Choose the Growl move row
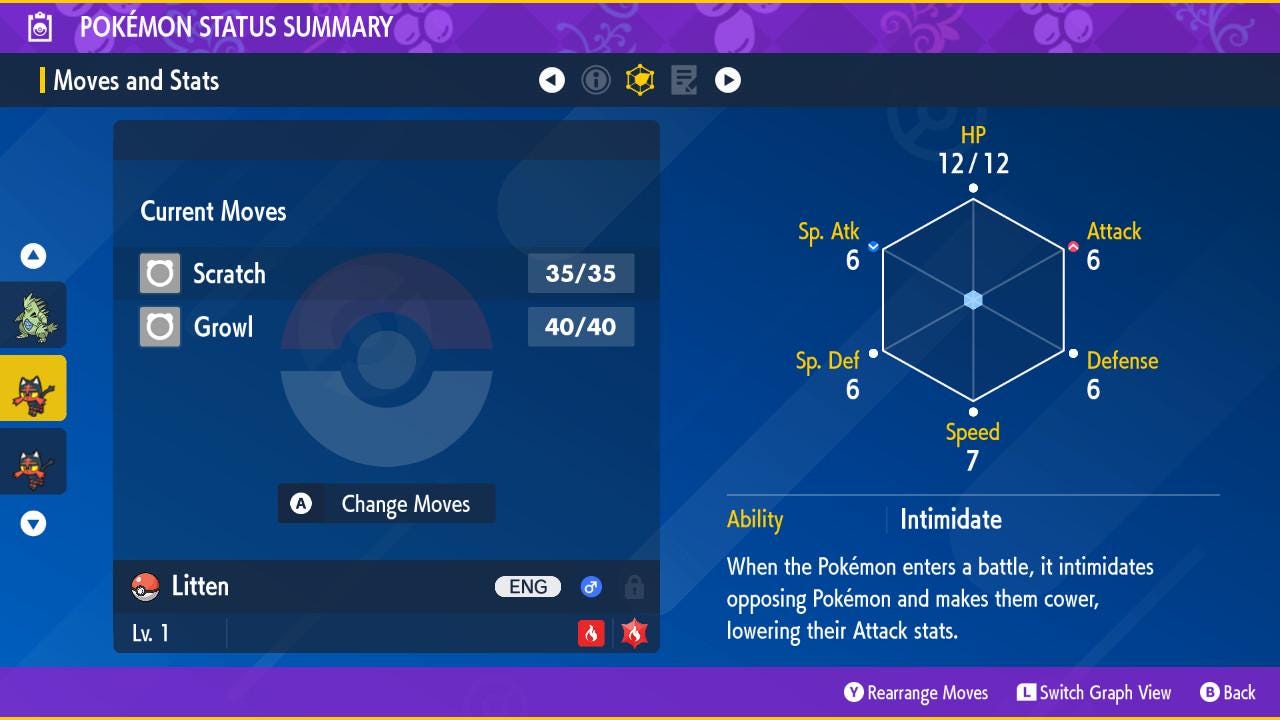 (x=386, y=327)
